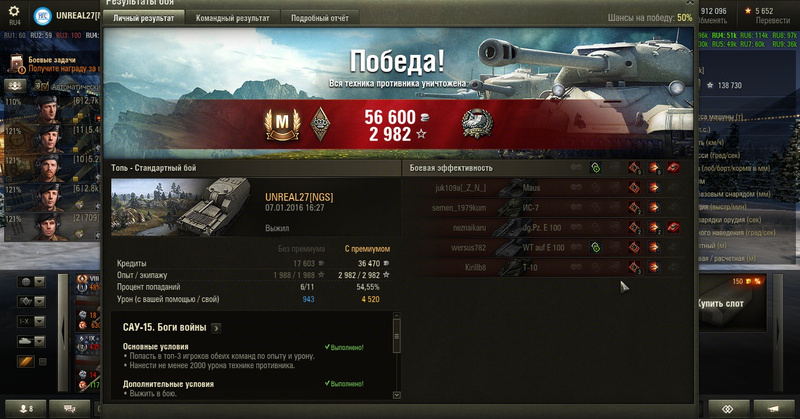Open the settings gear icon
The height and width of the screenshot is (419, 800).
(x=14, y=10)
